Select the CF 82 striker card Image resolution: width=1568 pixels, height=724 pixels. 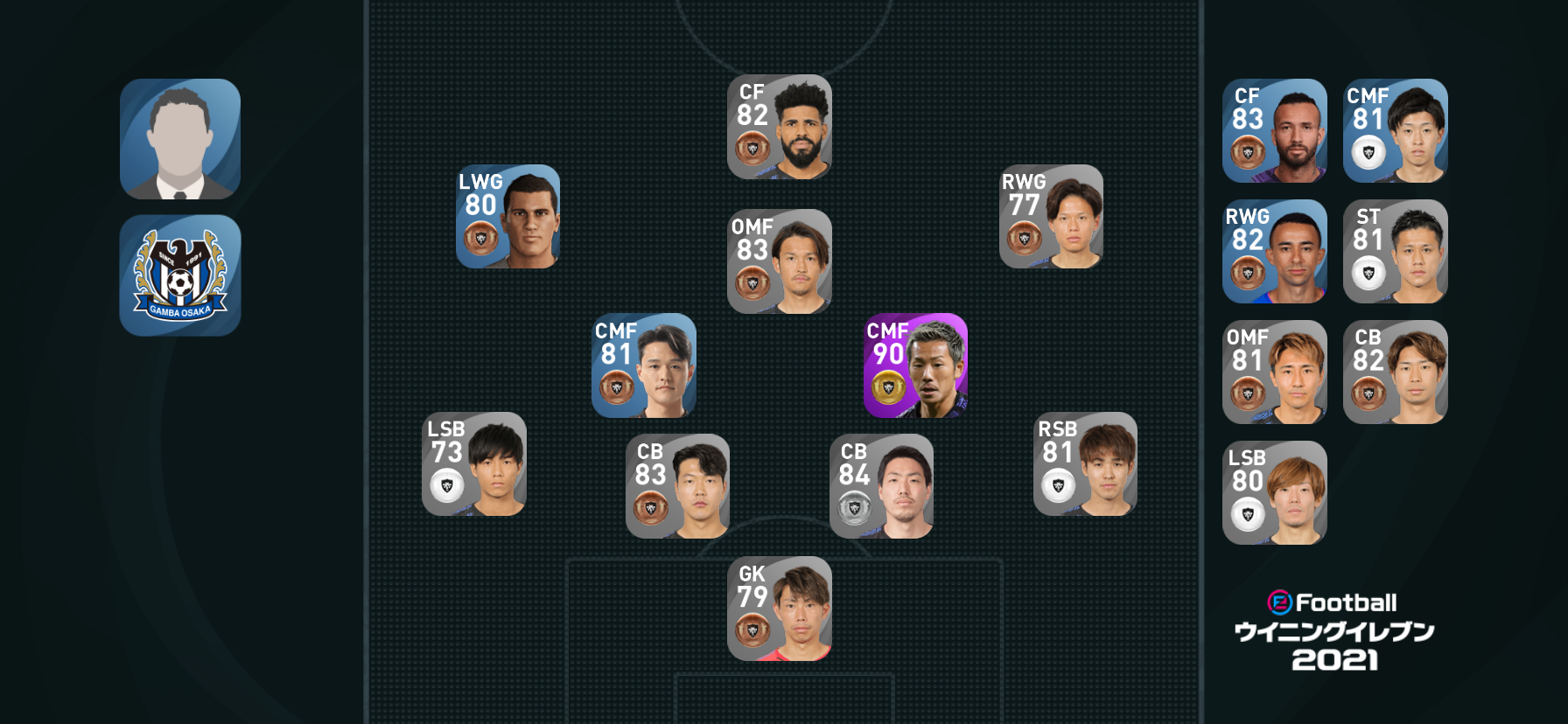[x=779, y=127]
